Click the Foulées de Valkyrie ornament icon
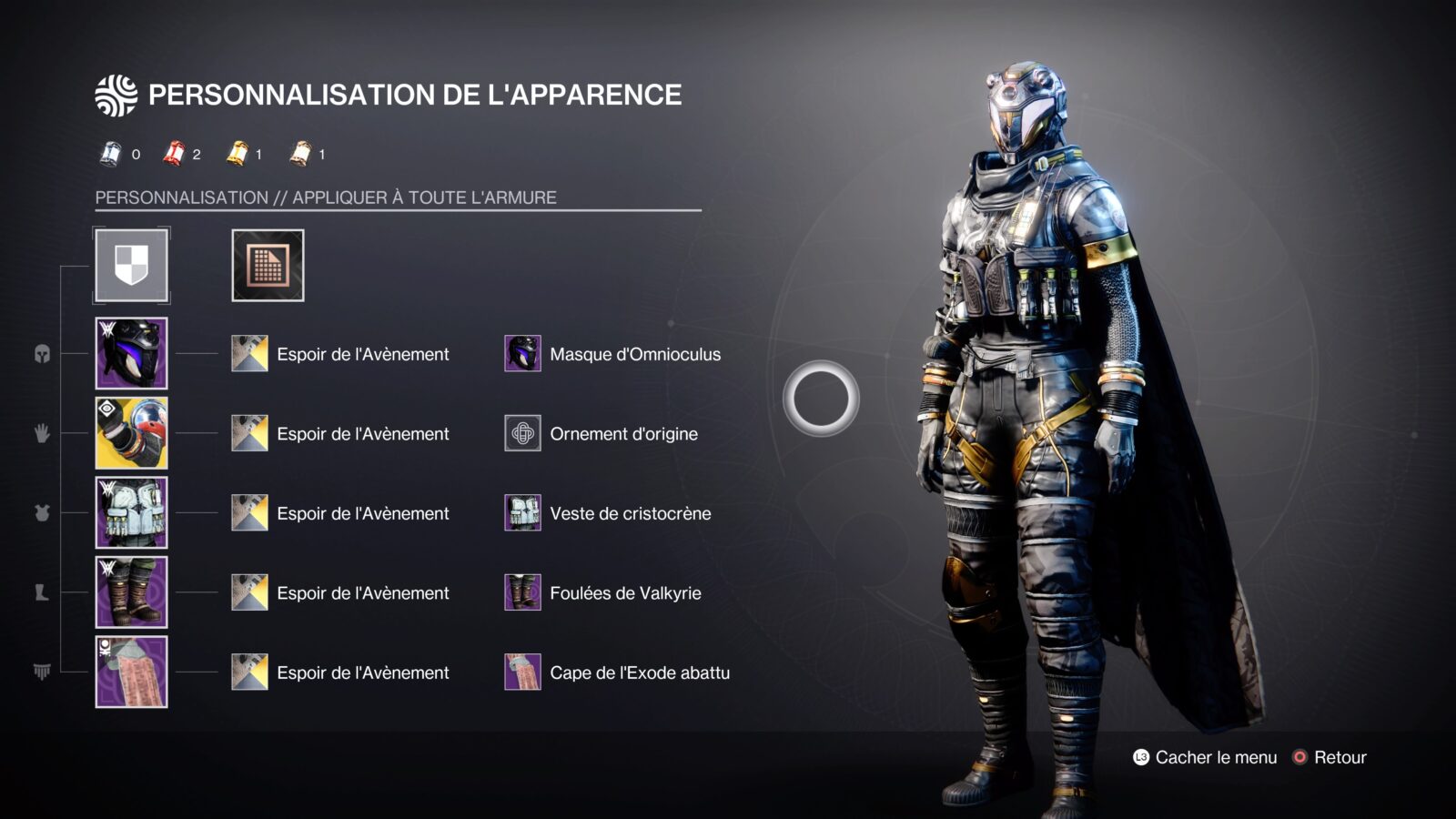Image resolution: width=1456 pixels, height=819 pixels. click(x=521, y=592)
